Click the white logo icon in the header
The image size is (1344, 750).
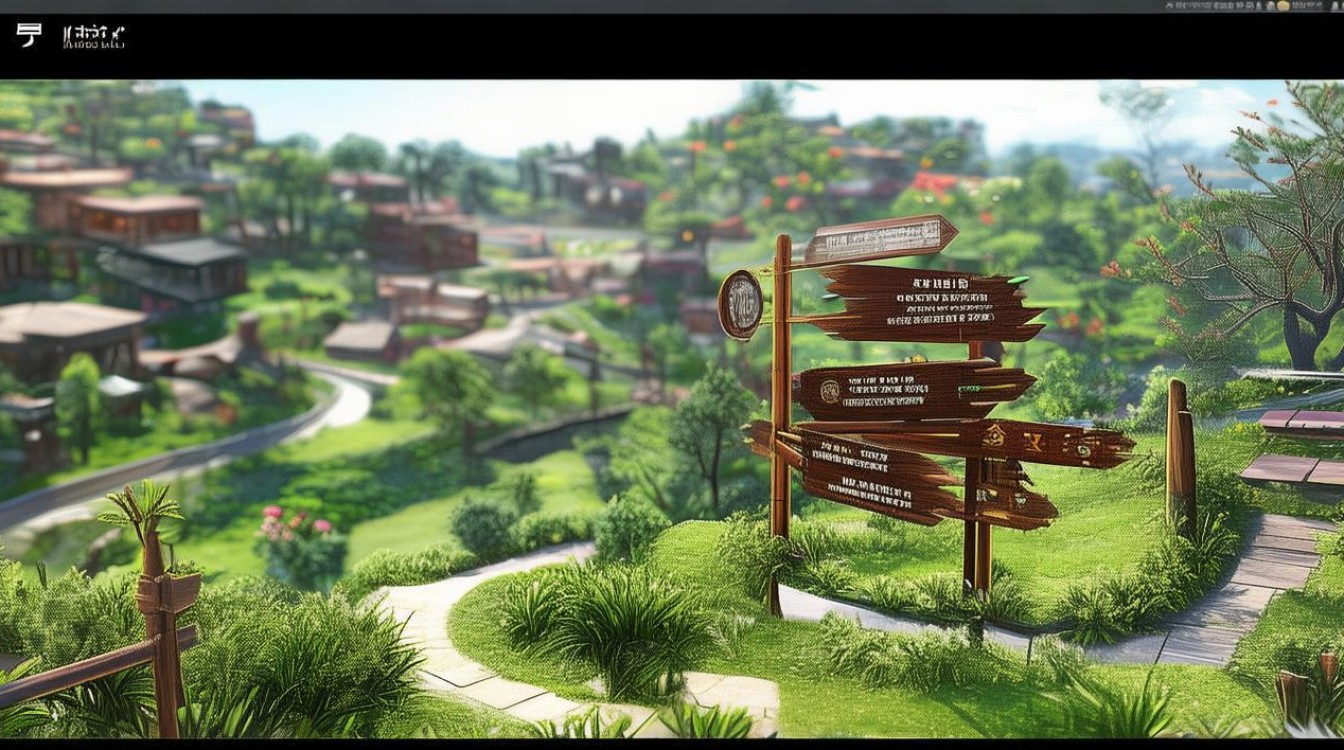coord(29,36)
